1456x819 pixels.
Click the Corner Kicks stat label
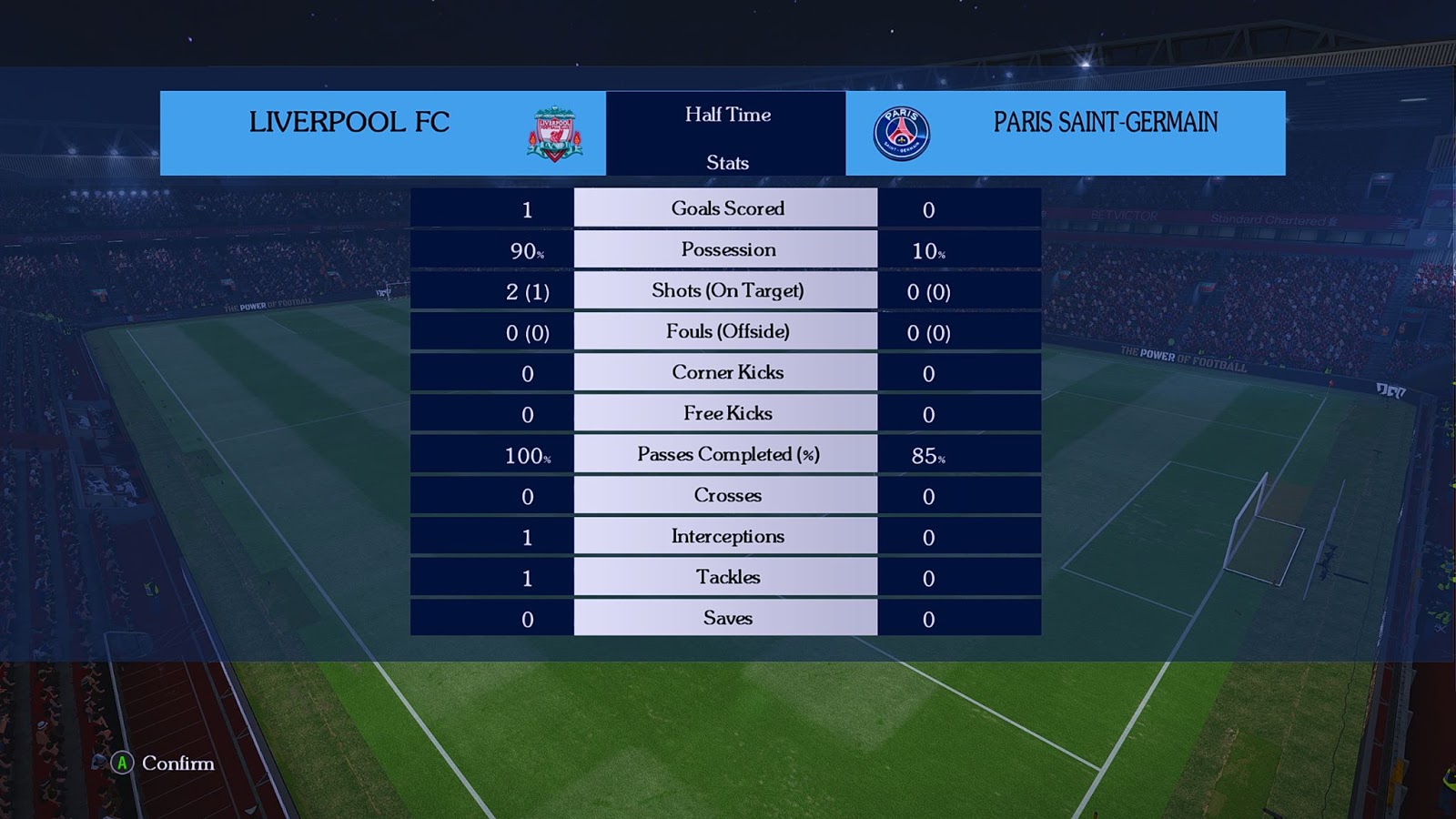click(x=726, y=372)
